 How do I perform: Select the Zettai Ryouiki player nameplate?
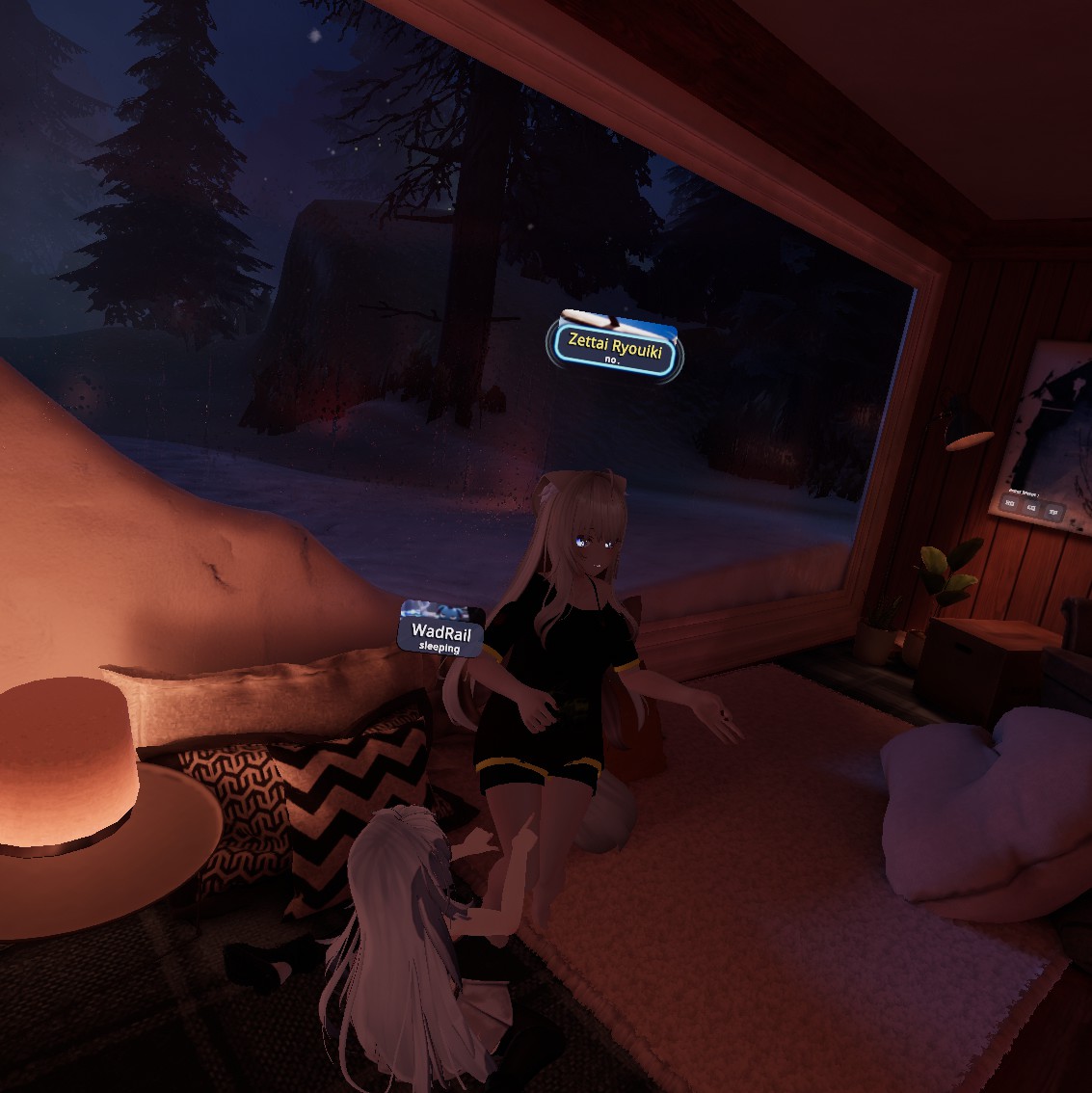(616, 347)
